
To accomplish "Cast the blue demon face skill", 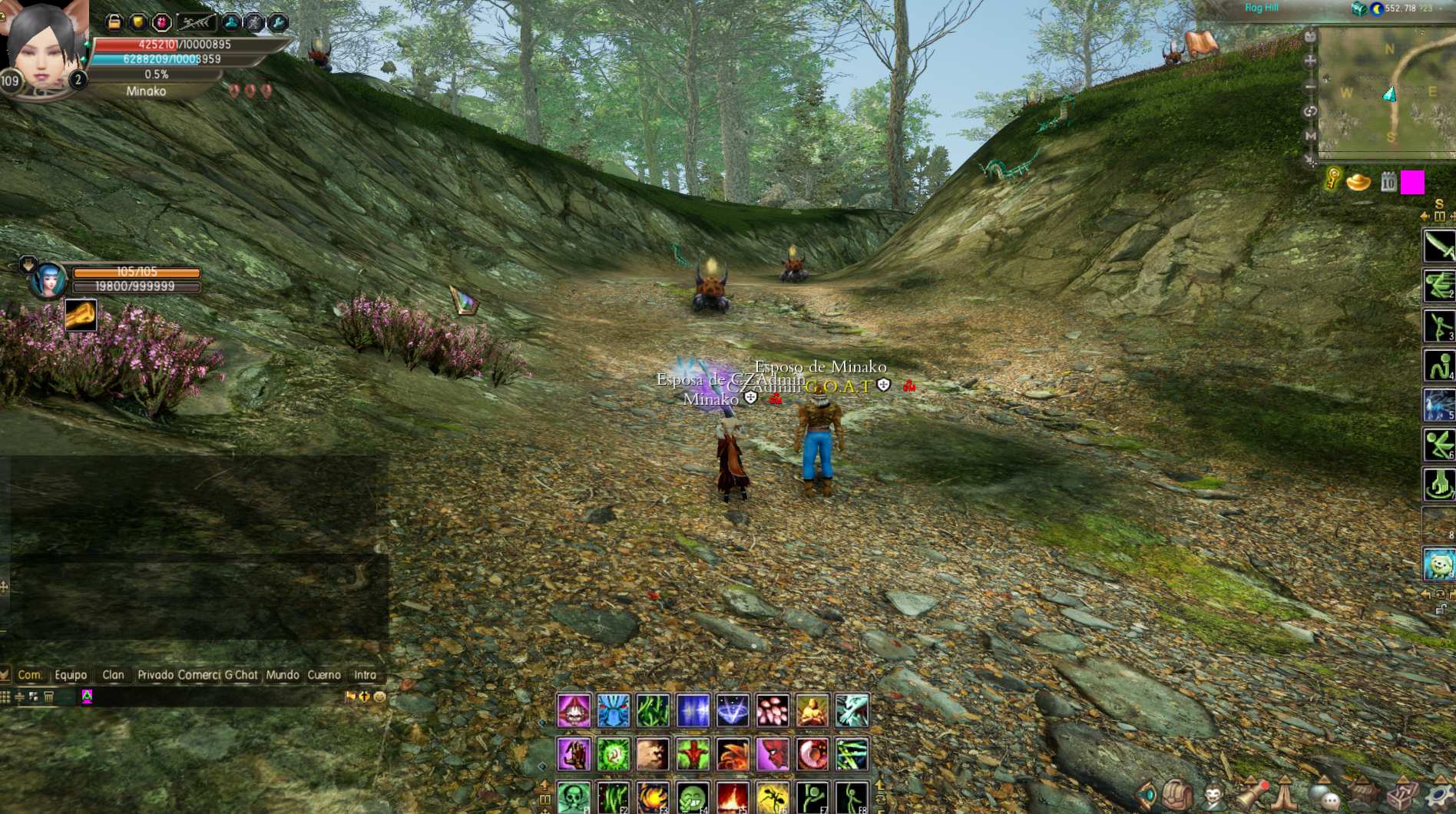I will (614, 710).
